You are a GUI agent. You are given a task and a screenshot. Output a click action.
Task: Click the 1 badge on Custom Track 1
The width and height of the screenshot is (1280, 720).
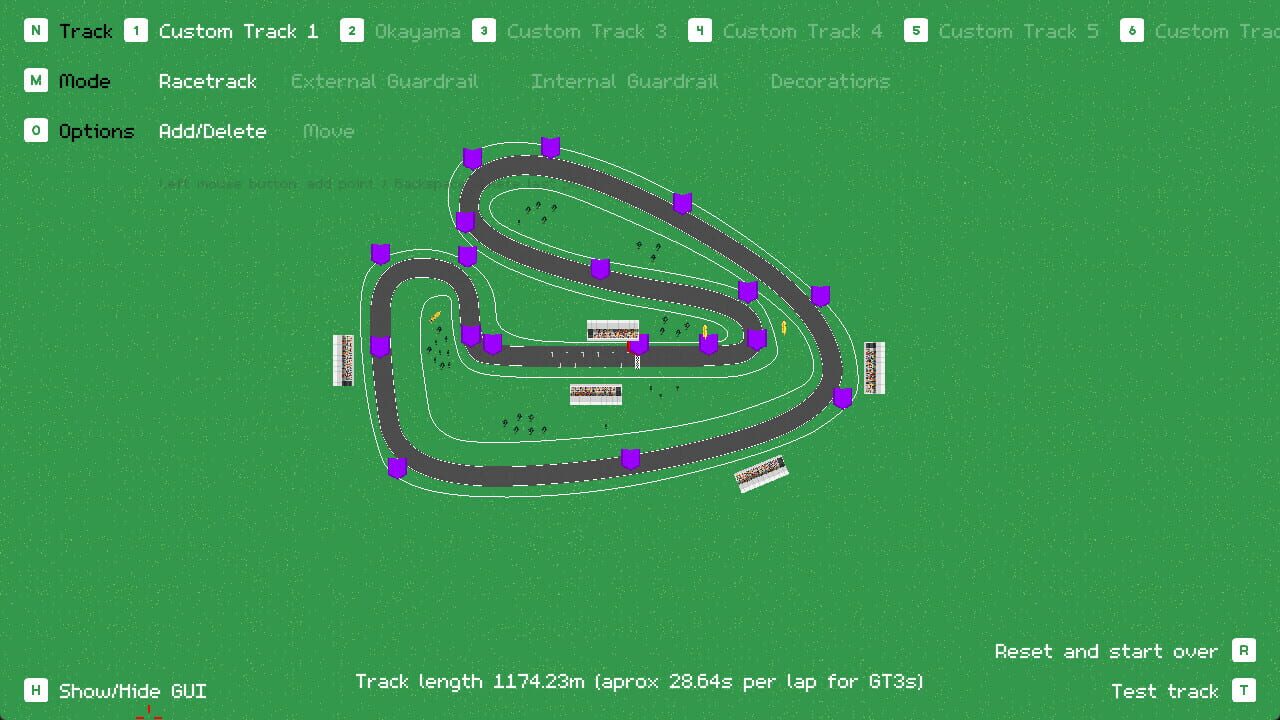click(136, 31)
